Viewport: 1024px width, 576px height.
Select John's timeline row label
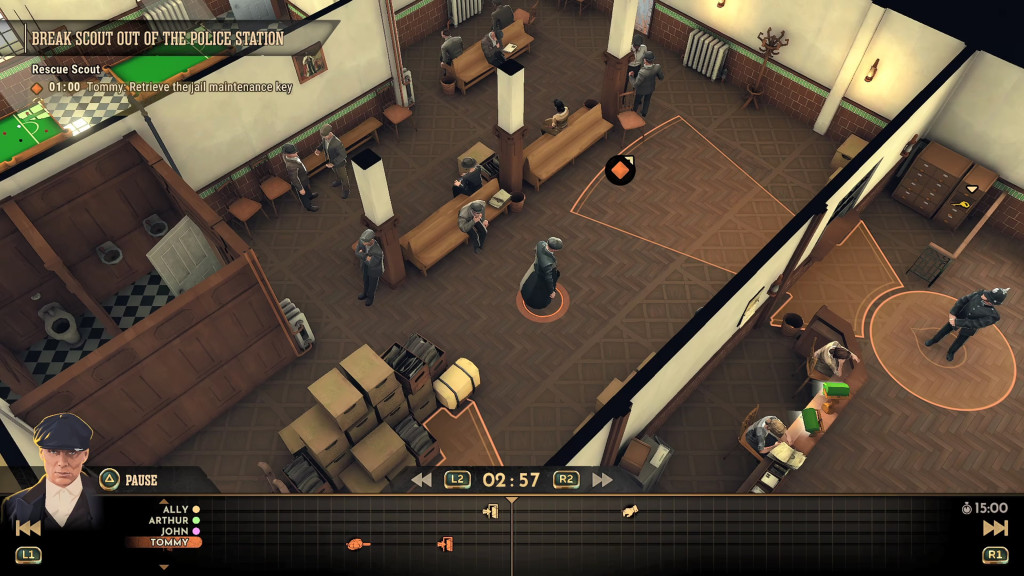[175, 531]
